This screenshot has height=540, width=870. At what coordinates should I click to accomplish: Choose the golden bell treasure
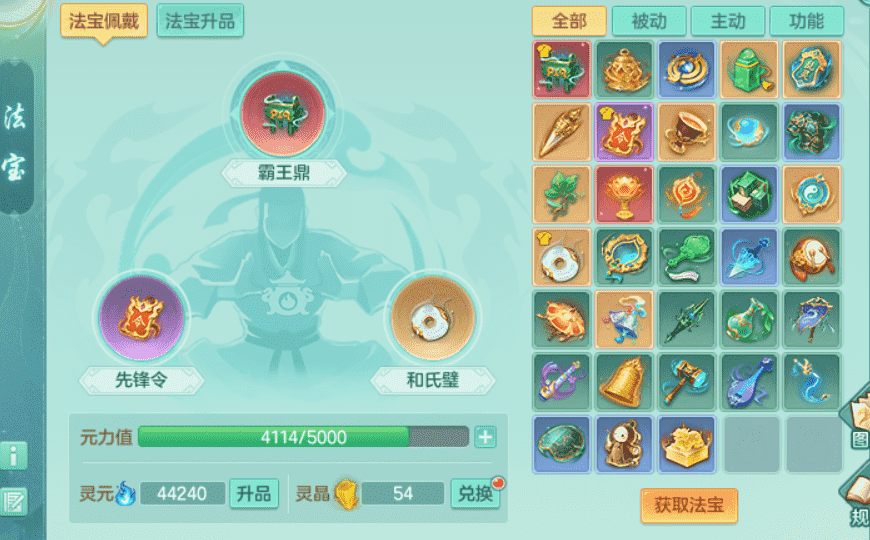623,381
